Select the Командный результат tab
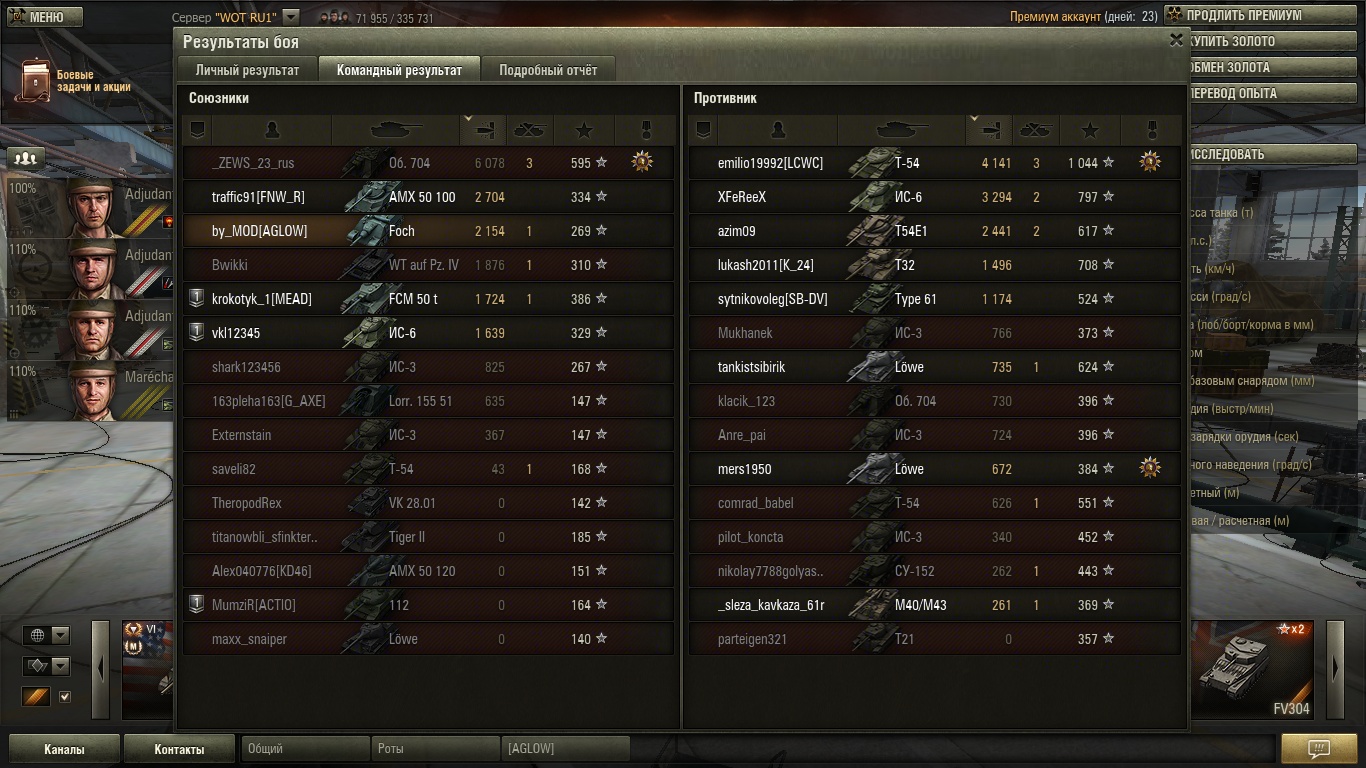 (399, 70)
